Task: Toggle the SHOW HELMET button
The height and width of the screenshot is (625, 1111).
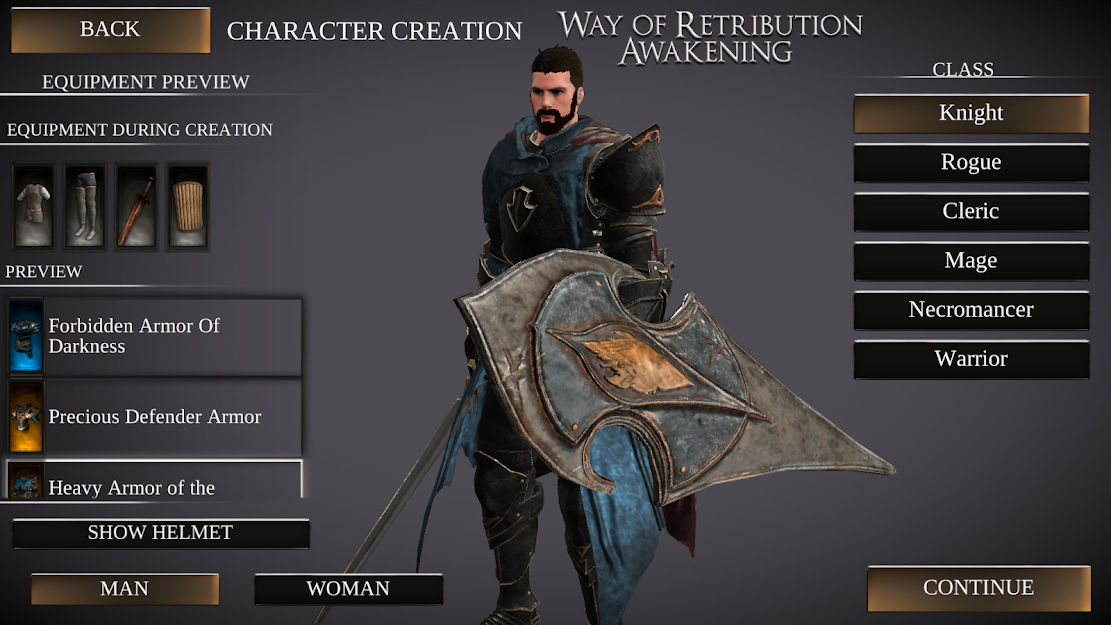Action: [160, 533]
